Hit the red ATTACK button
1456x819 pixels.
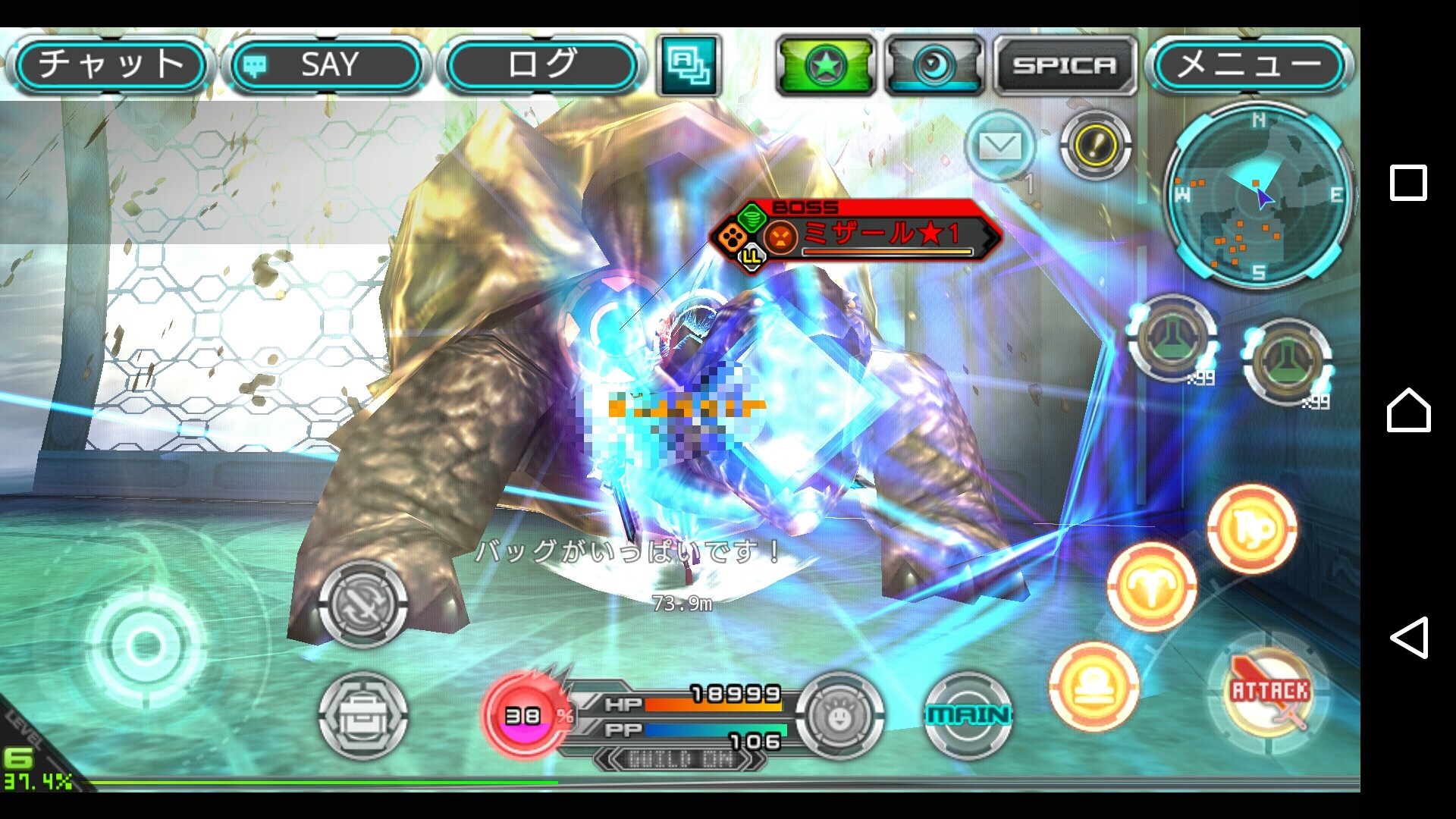[1269, 692]
